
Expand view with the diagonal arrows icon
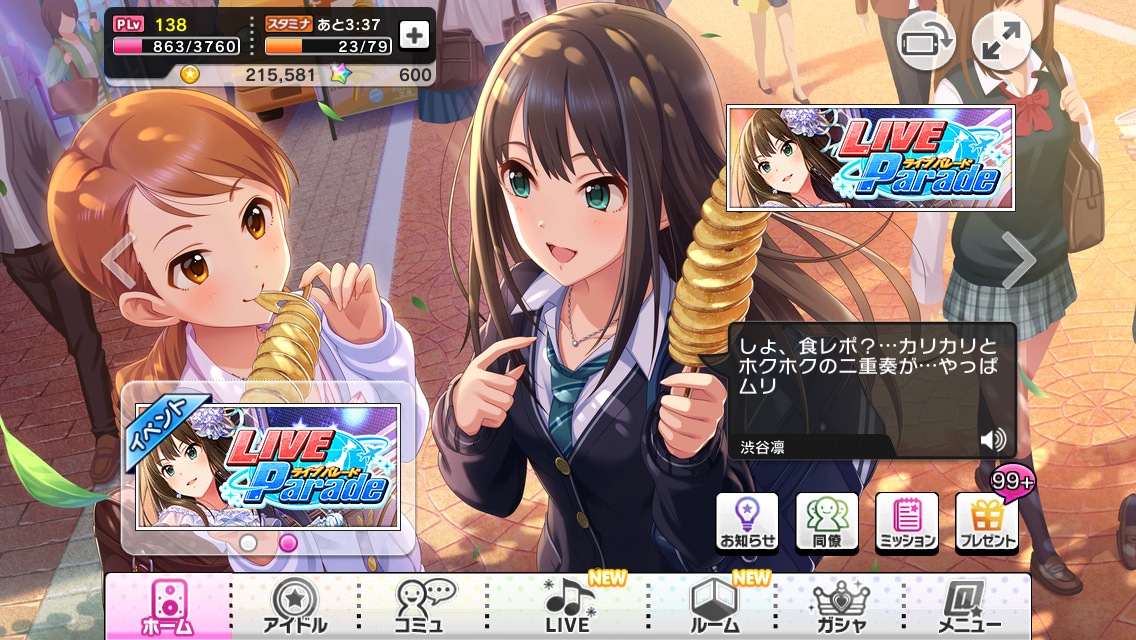1001,42
